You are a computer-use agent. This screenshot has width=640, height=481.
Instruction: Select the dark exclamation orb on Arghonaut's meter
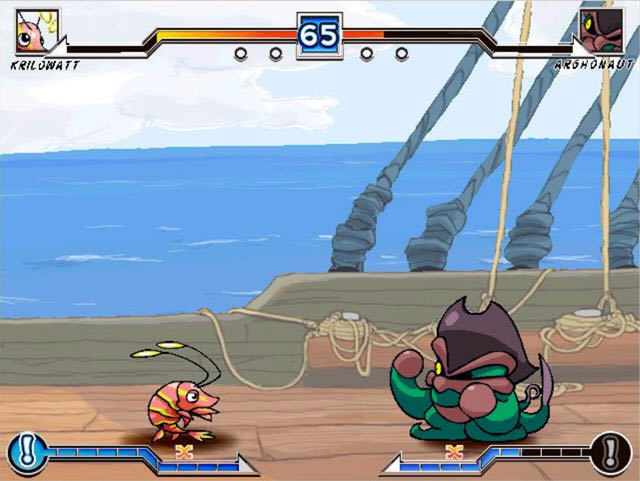click(x=610, y=453)
